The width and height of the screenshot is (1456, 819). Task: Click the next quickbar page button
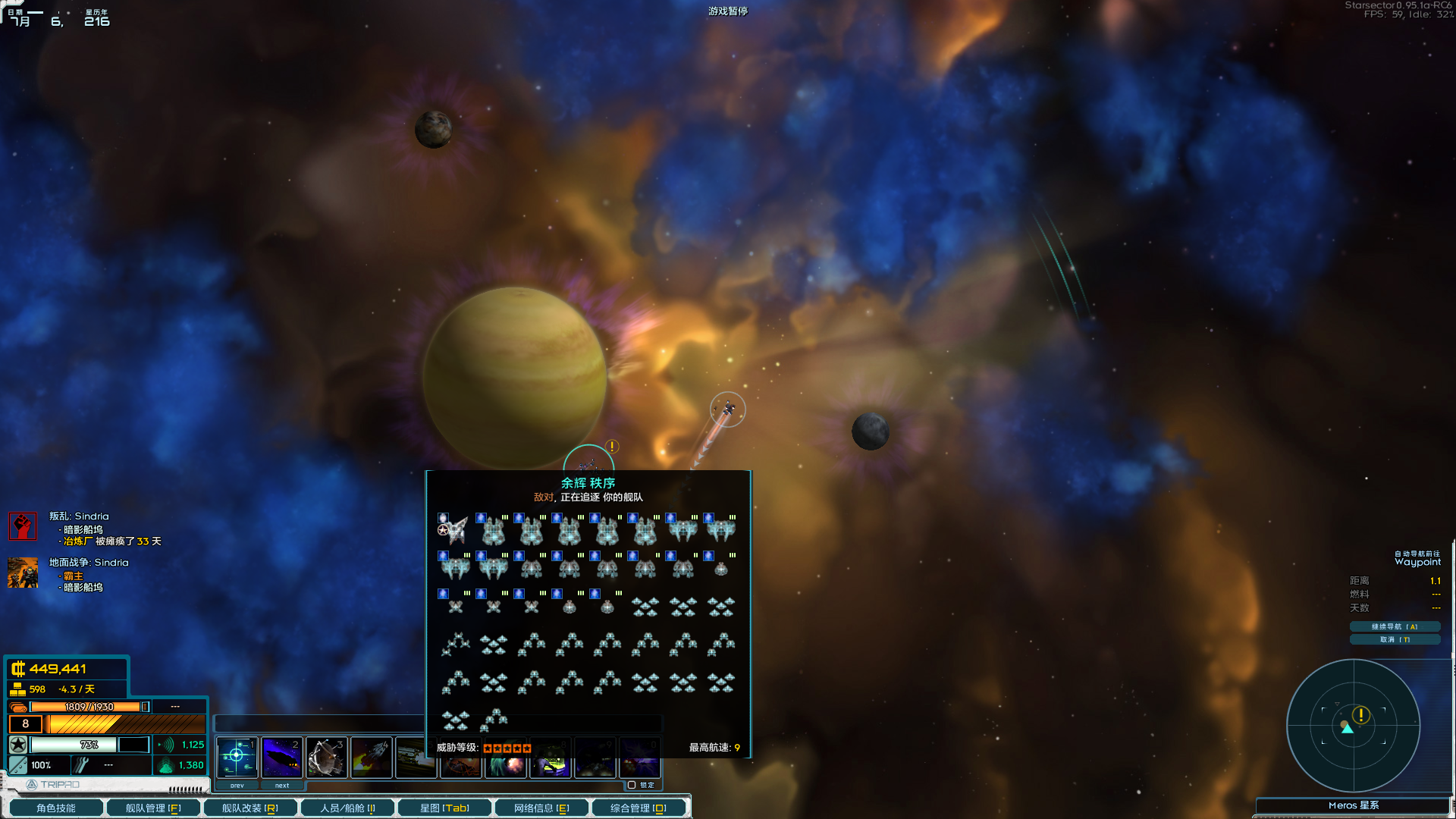point(282,786)
